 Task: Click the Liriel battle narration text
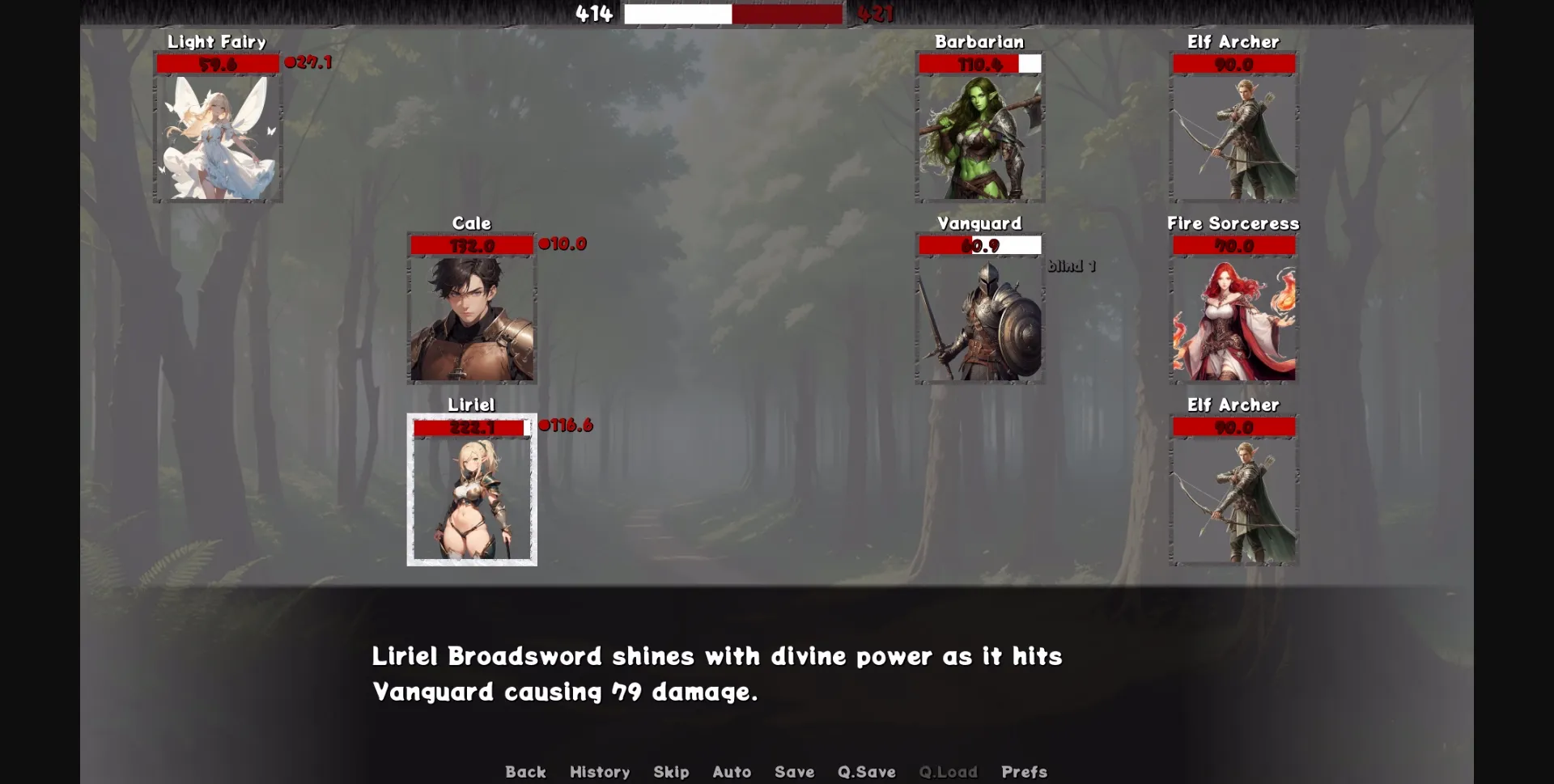pos(716,674)
